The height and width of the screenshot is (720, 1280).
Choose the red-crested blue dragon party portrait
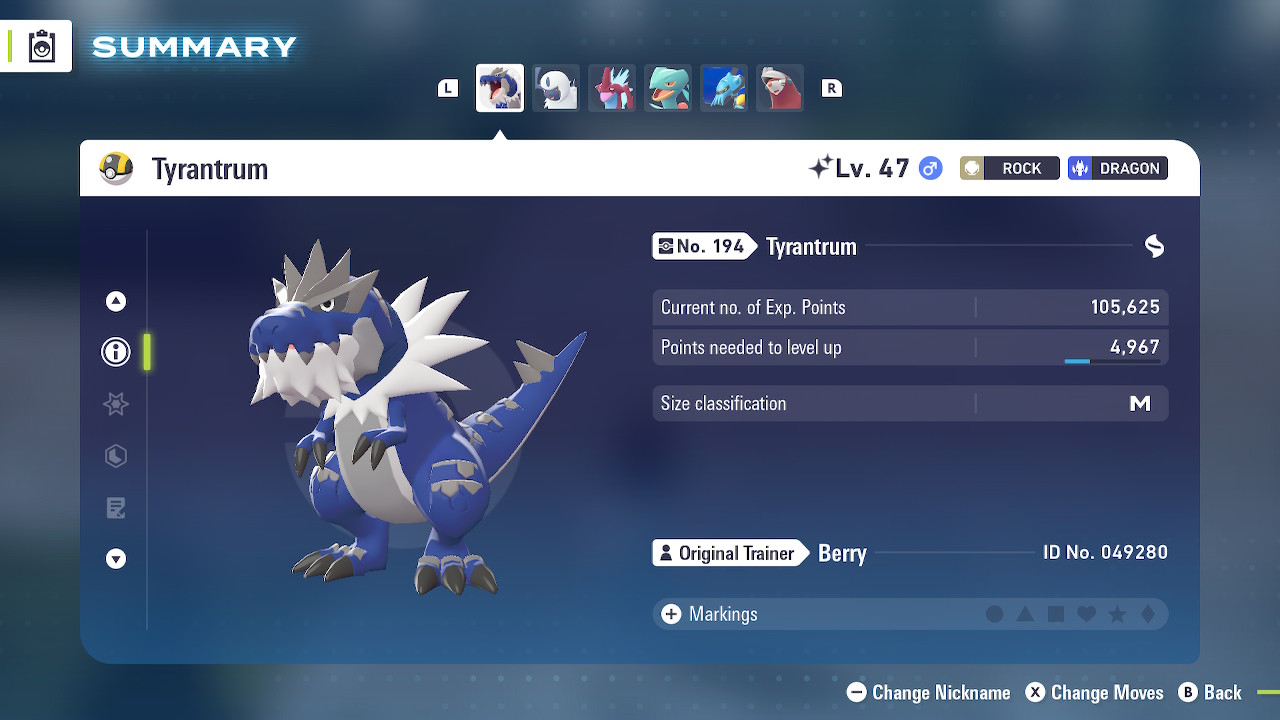coord(612,88)
